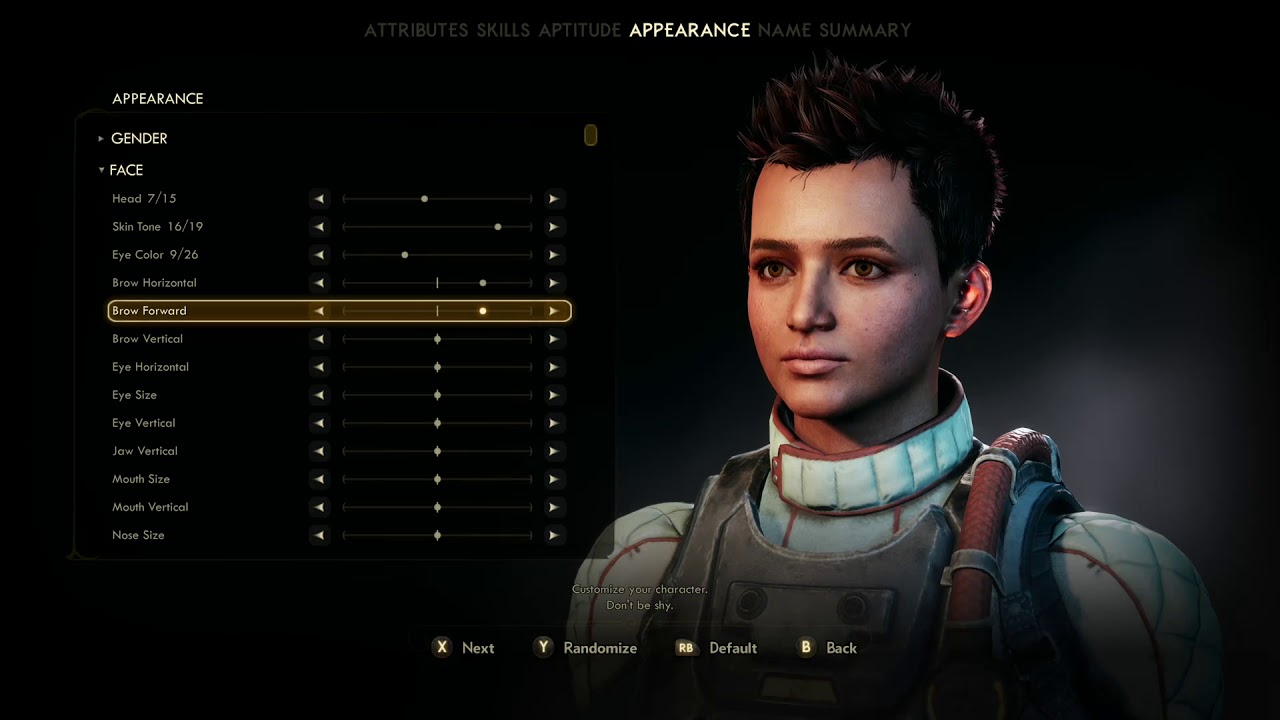The height and width of the screenshot is (720, 1280).
Task: Collapse the Face section
Action: (125, 170)
